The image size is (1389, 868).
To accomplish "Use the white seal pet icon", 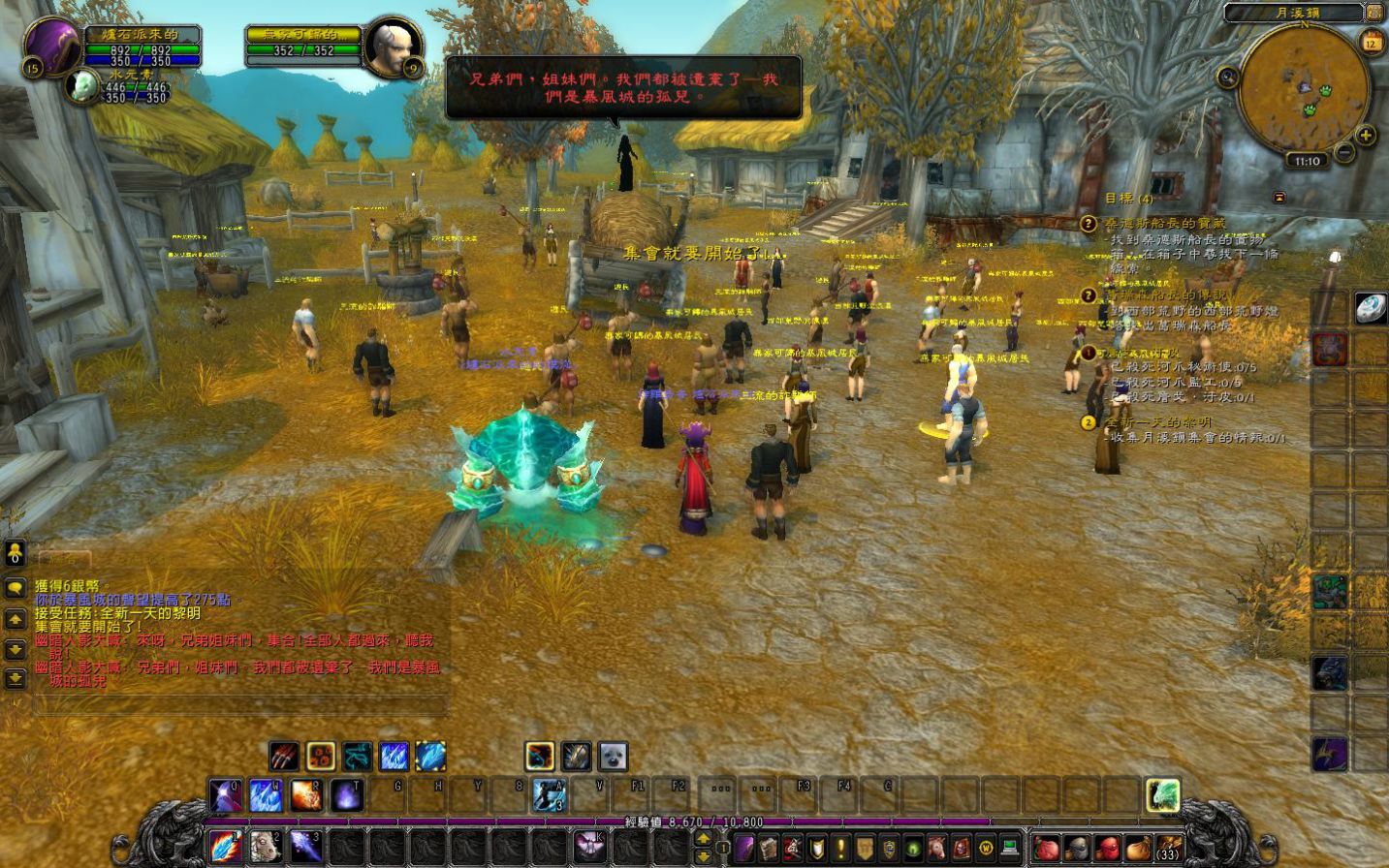I will click(x=613, y=756).
